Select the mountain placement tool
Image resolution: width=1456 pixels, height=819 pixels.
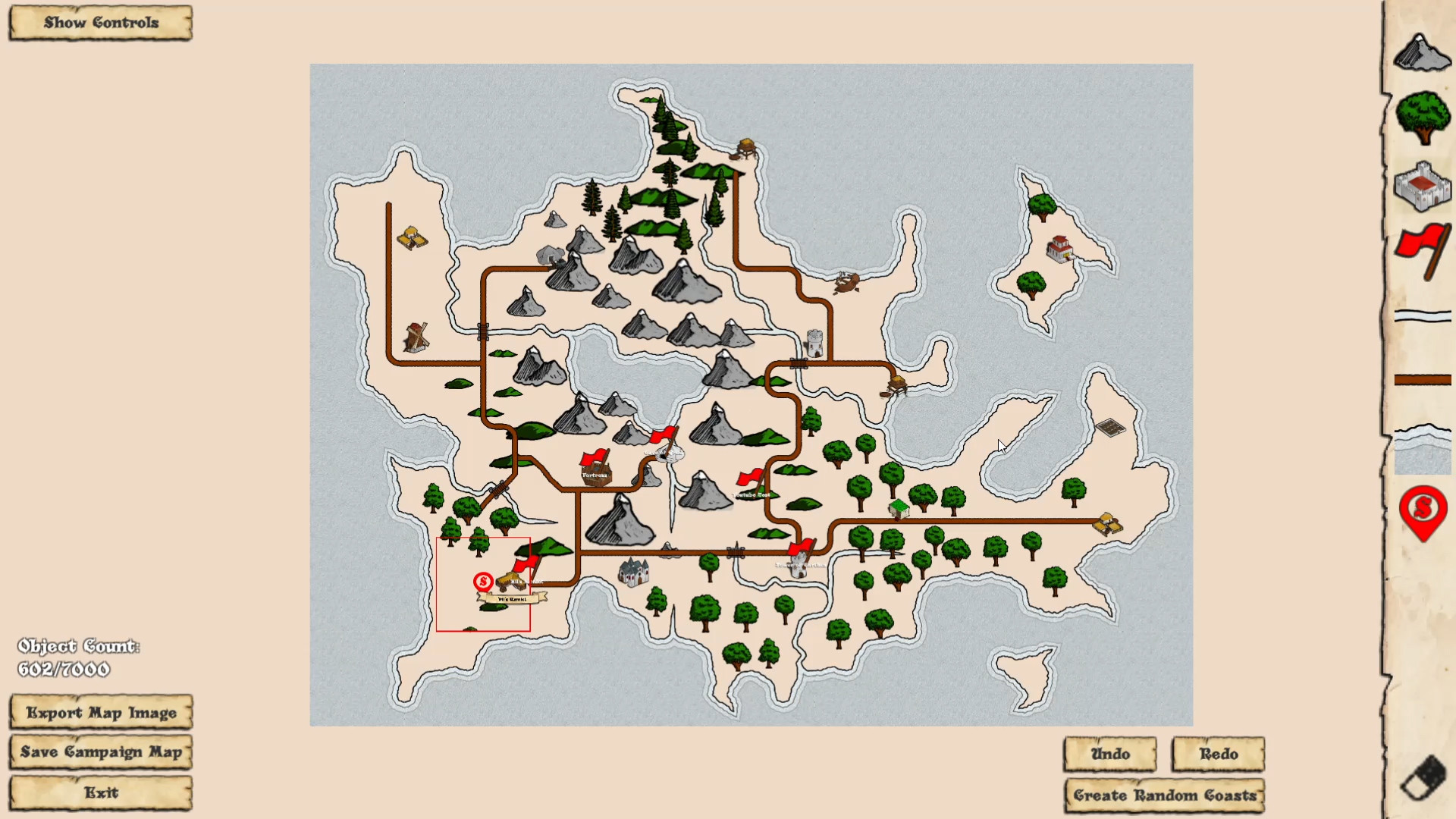pos(1422,53)
